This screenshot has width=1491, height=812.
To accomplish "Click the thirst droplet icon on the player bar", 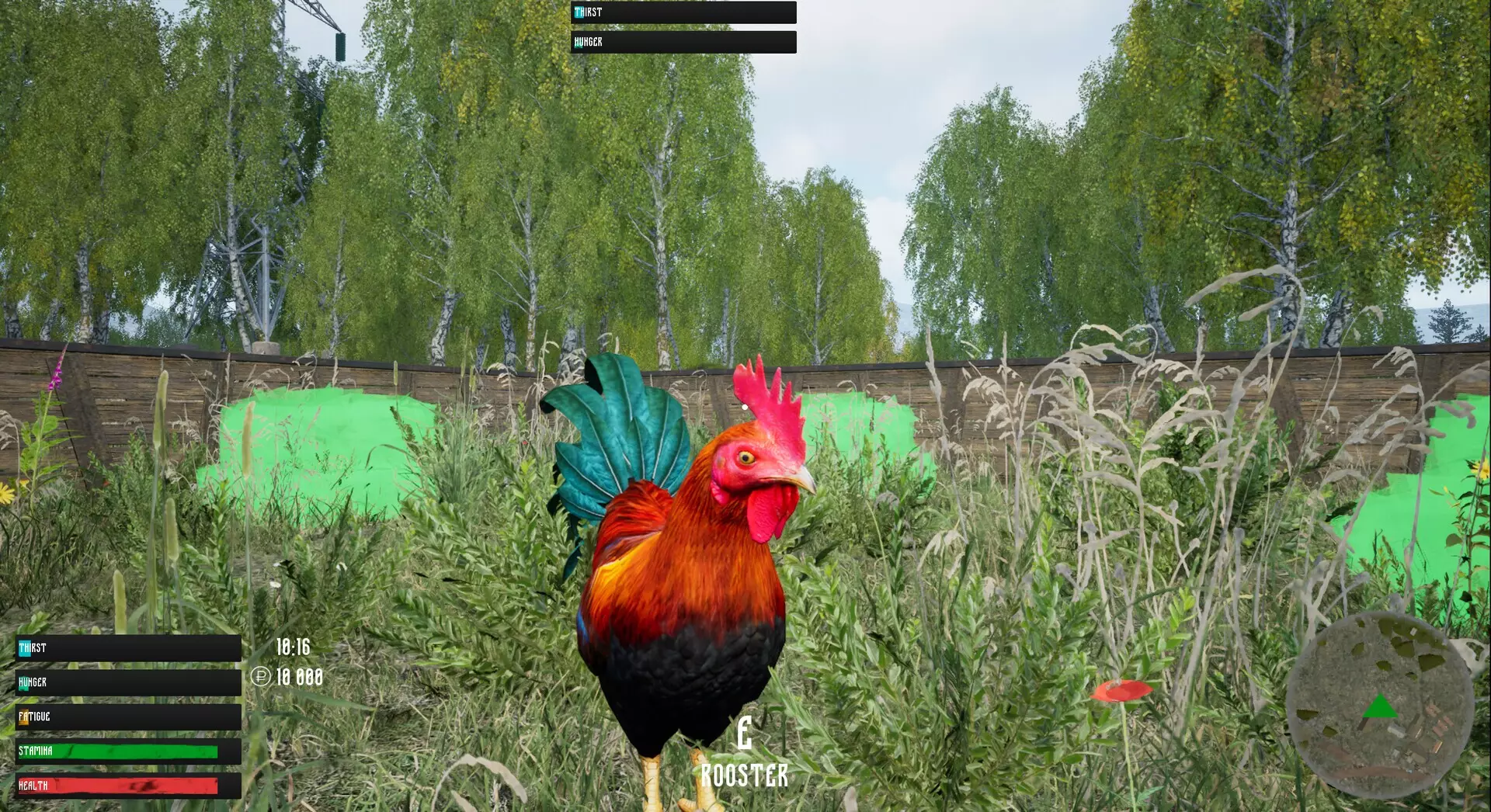I will pyautogui.click(x=25, y=648).
